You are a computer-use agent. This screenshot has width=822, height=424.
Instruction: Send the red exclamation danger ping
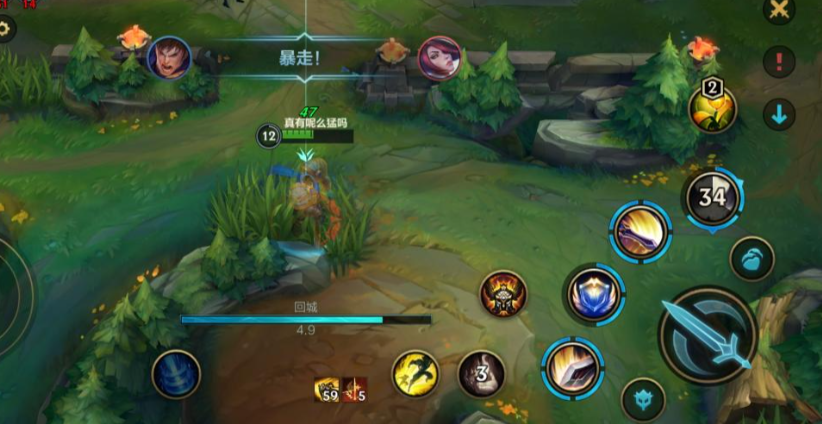[x=778, y=62]
